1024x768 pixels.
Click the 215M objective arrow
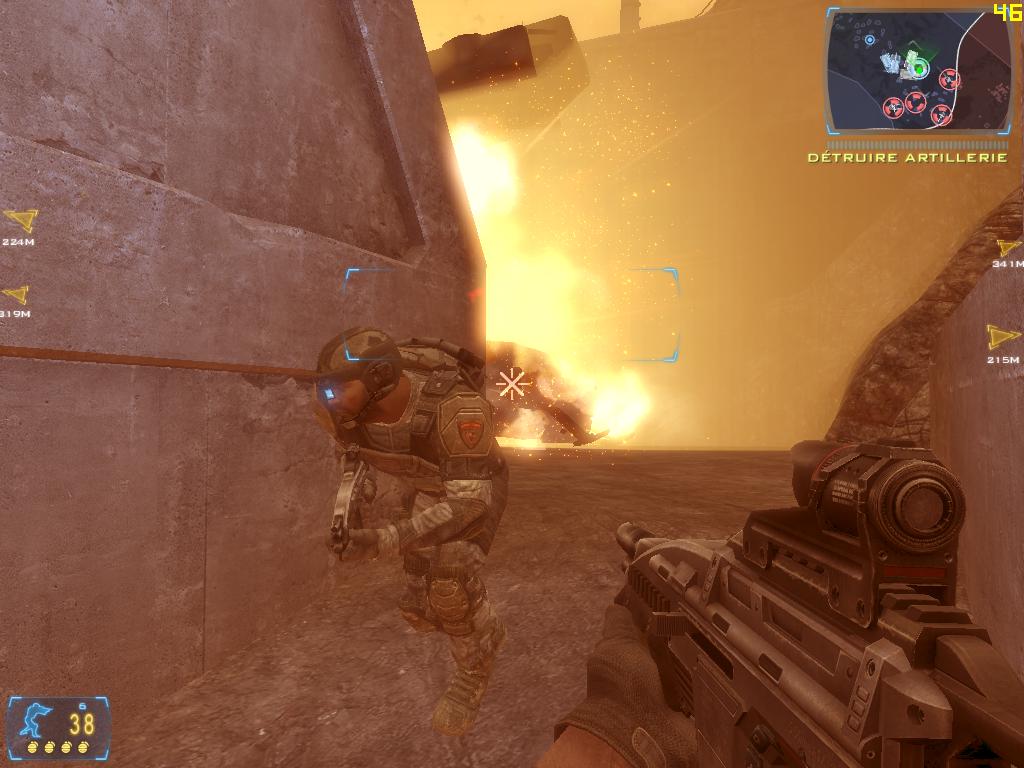[1002, 337]
